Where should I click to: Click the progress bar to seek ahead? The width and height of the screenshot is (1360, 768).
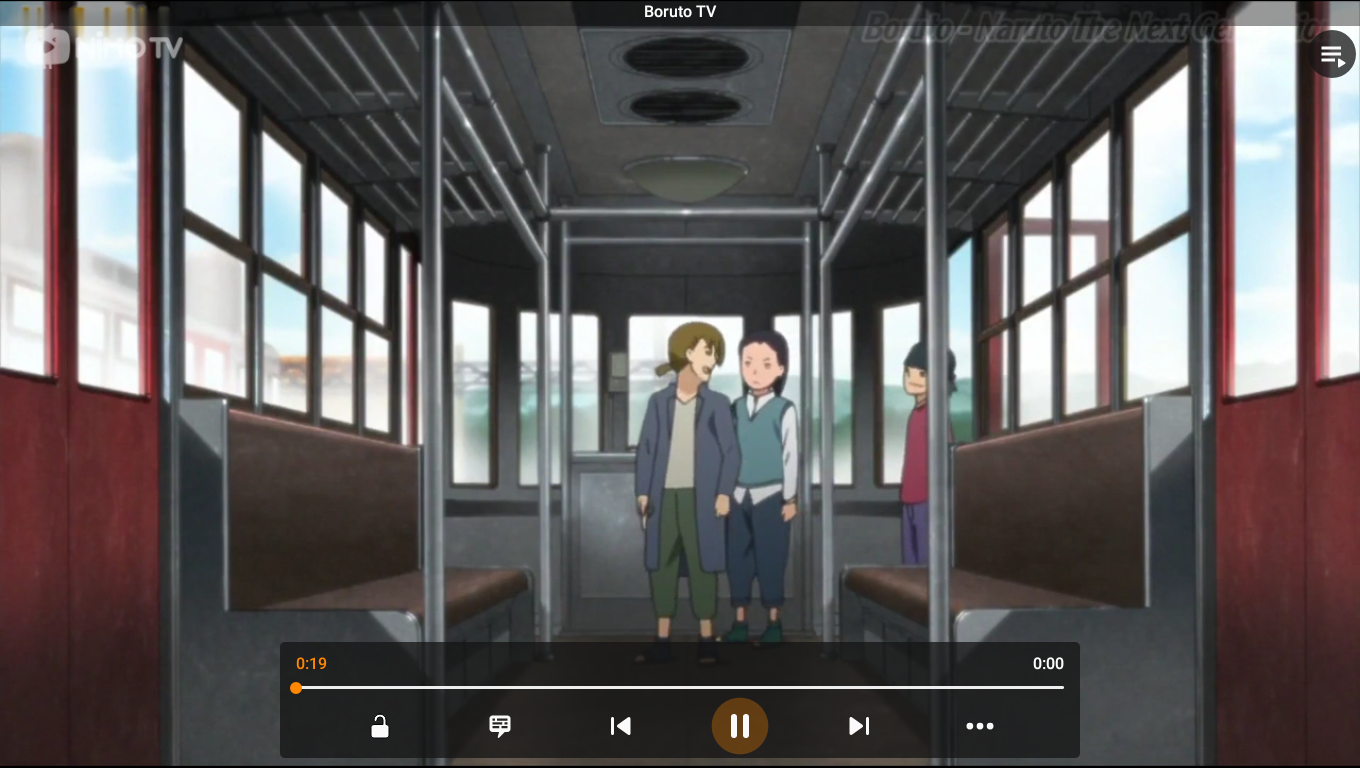(700, 687)
